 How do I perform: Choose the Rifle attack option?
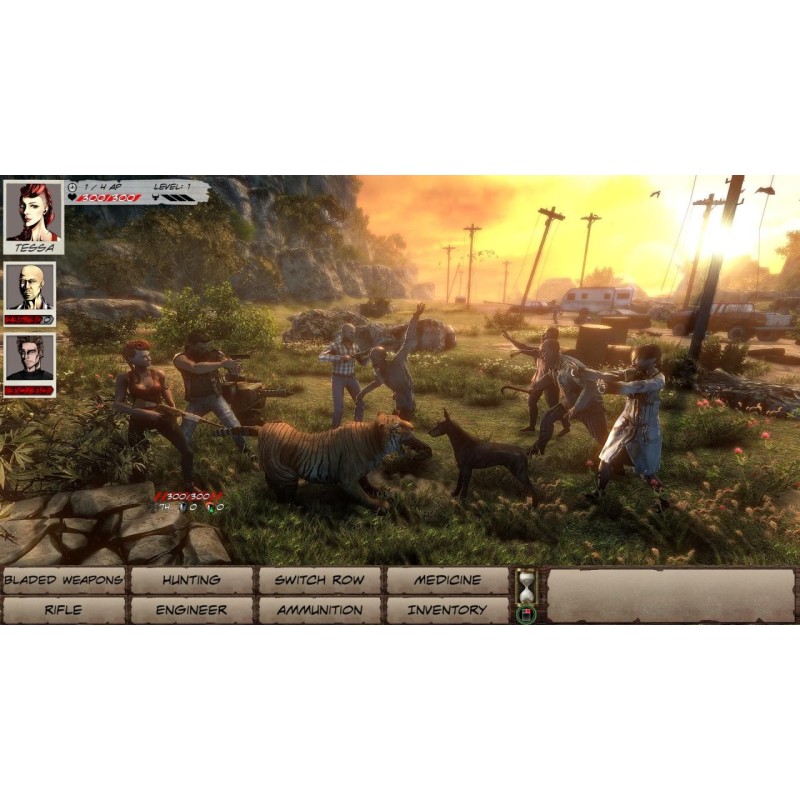click(x=64, y=610)
